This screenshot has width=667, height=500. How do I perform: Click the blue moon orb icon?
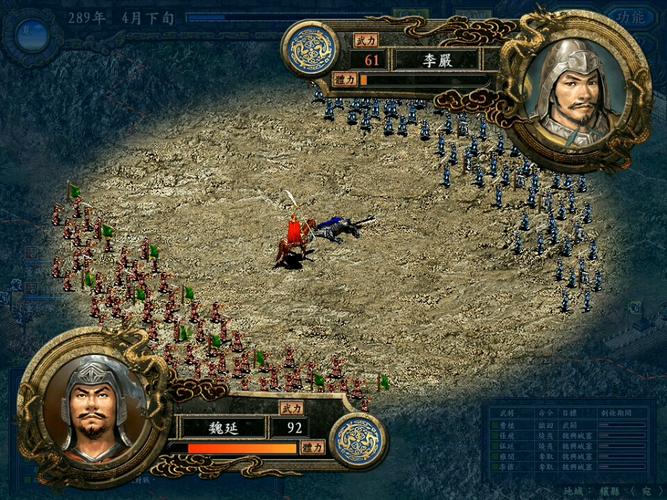(33, 36)
